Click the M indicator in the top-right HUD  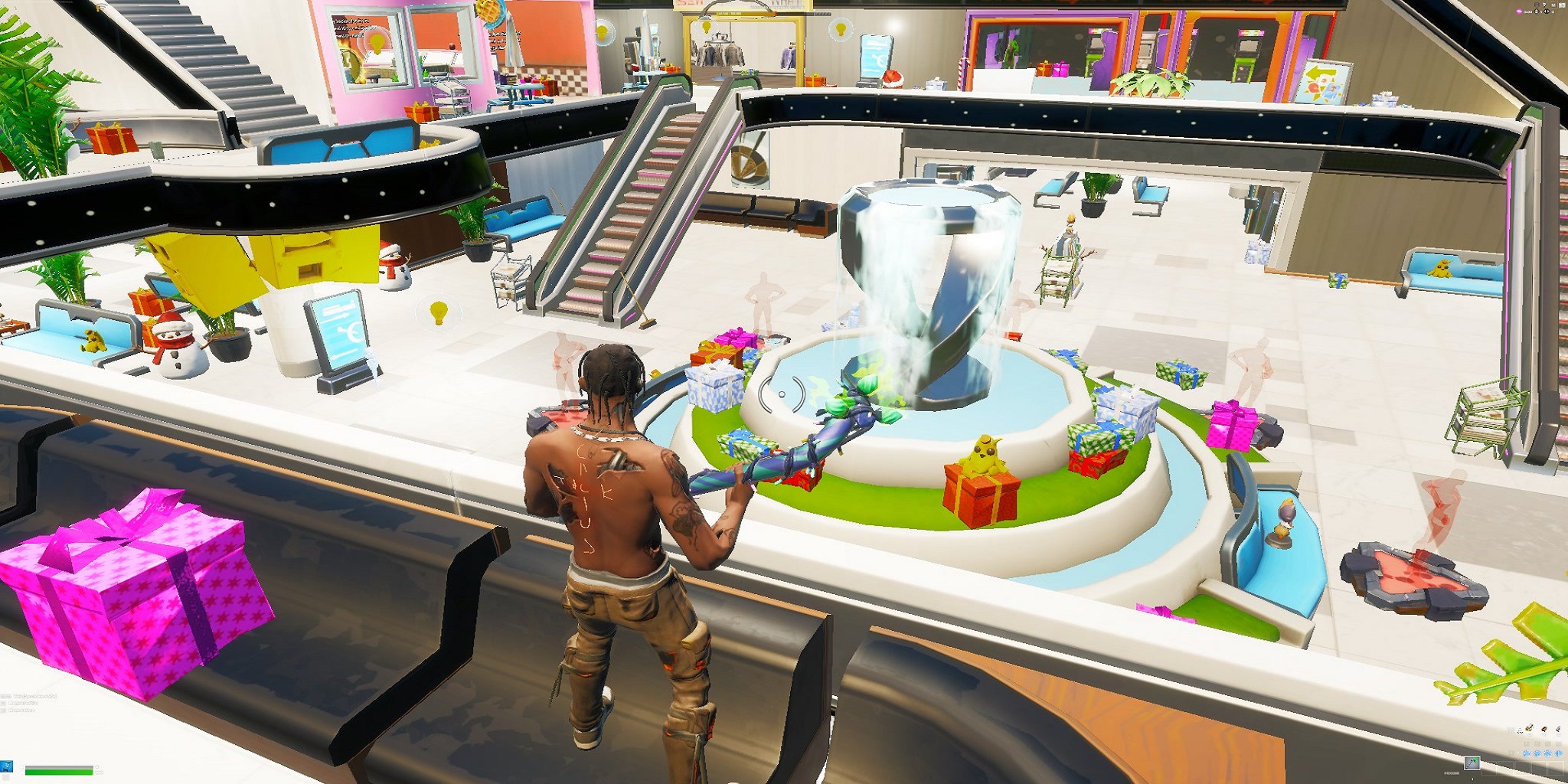(x=1553, y=5)
